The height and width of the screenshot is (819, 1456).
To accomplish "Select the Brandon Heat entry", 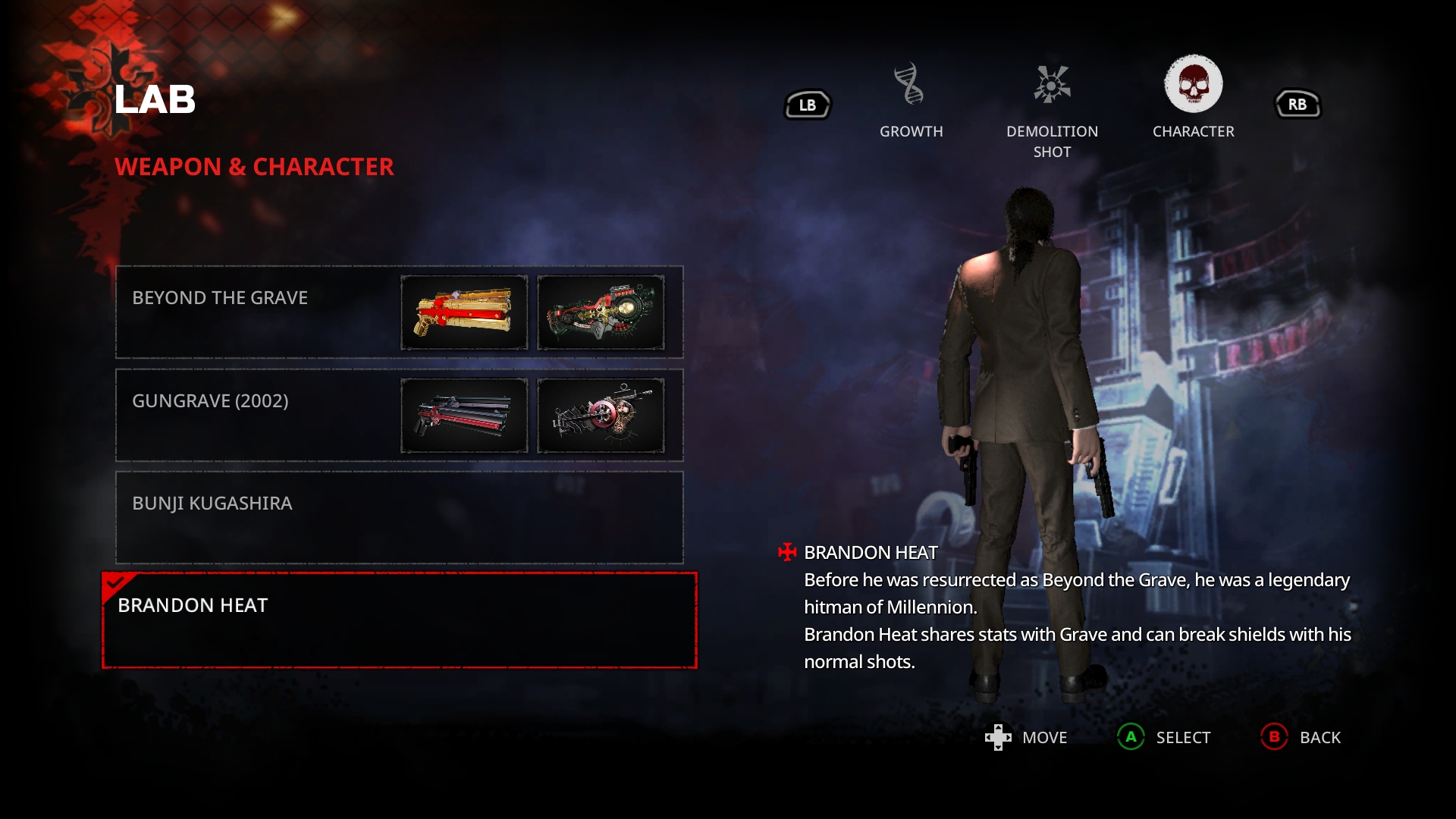I will [399, 620].
